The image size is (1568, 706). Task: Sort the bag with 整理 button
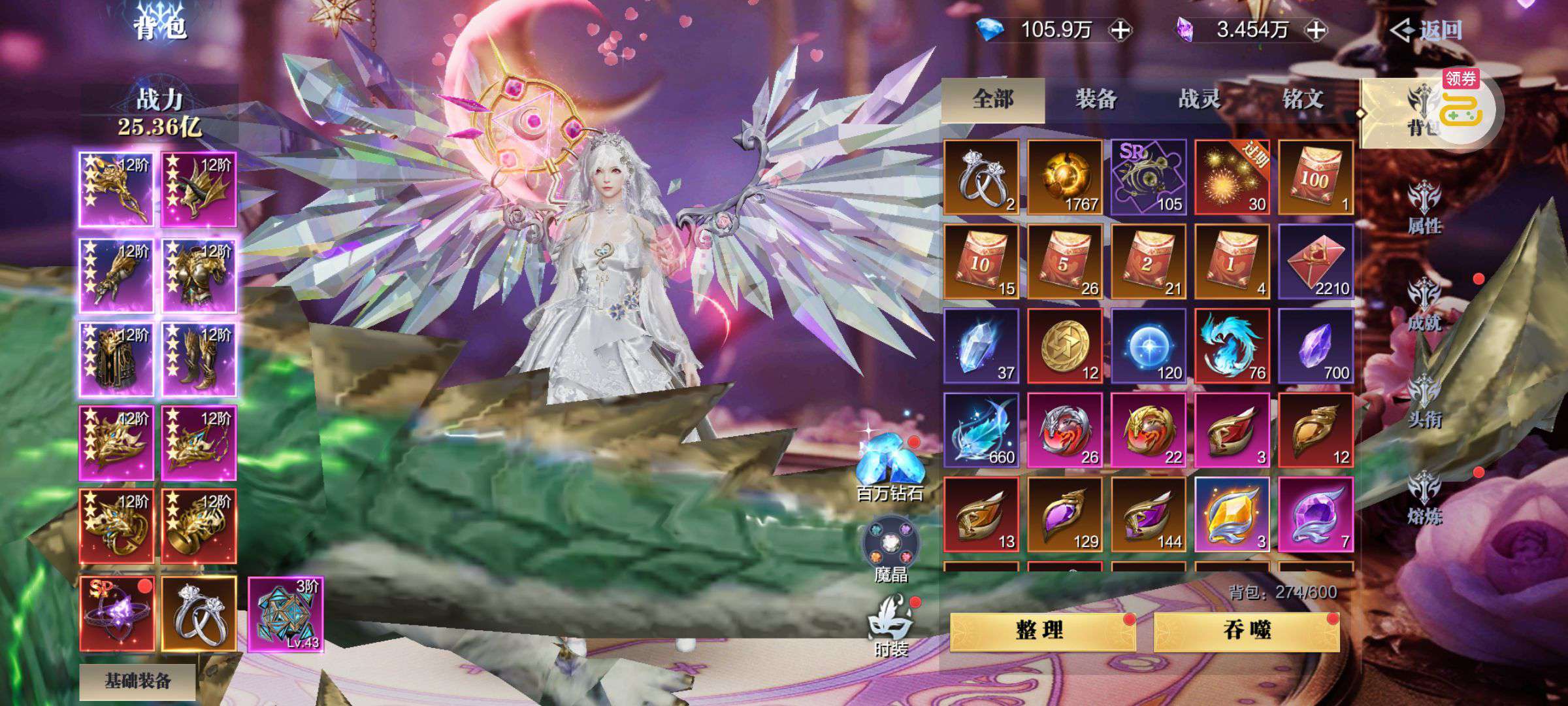(x=1041, y=631)
